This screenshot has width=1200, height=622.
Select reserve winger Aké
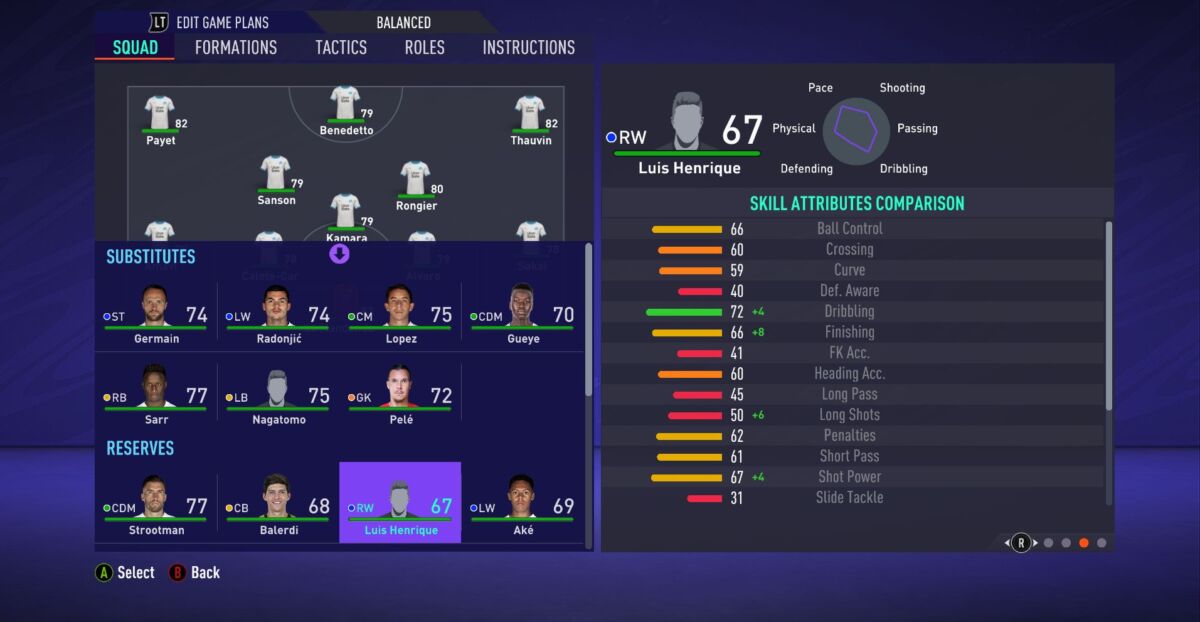coord(522,503)
